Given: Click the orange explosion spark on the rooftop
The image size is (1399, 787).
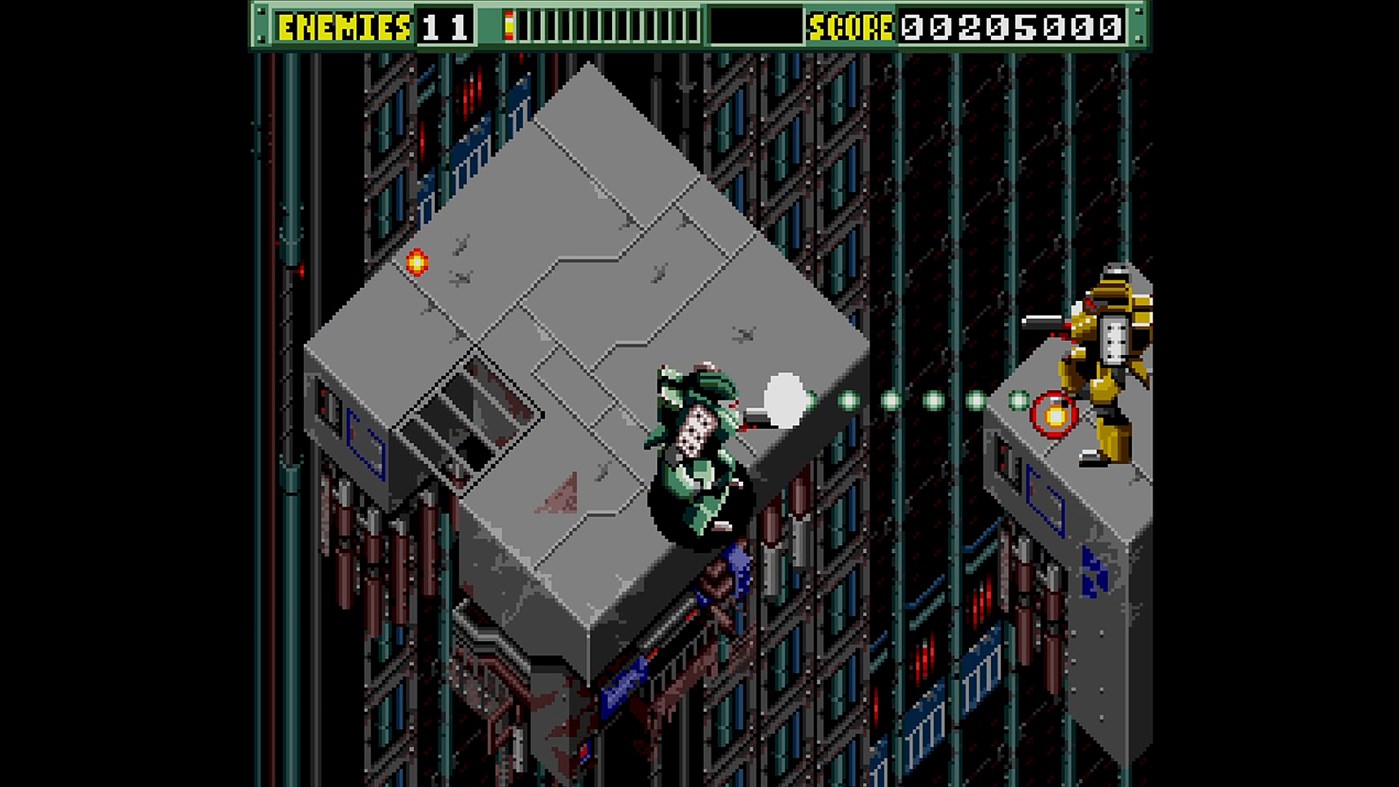Looking at the screenshot, I should [417, 261].
